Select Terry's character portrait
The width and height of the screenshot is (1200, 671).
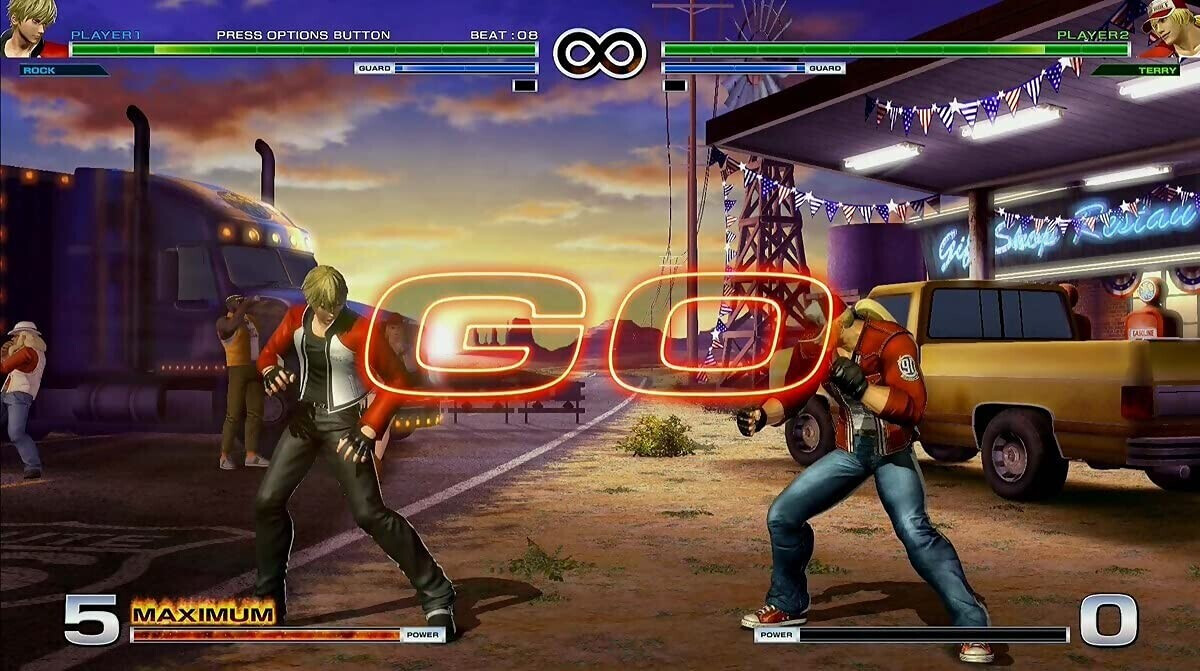pos(1171,29)
